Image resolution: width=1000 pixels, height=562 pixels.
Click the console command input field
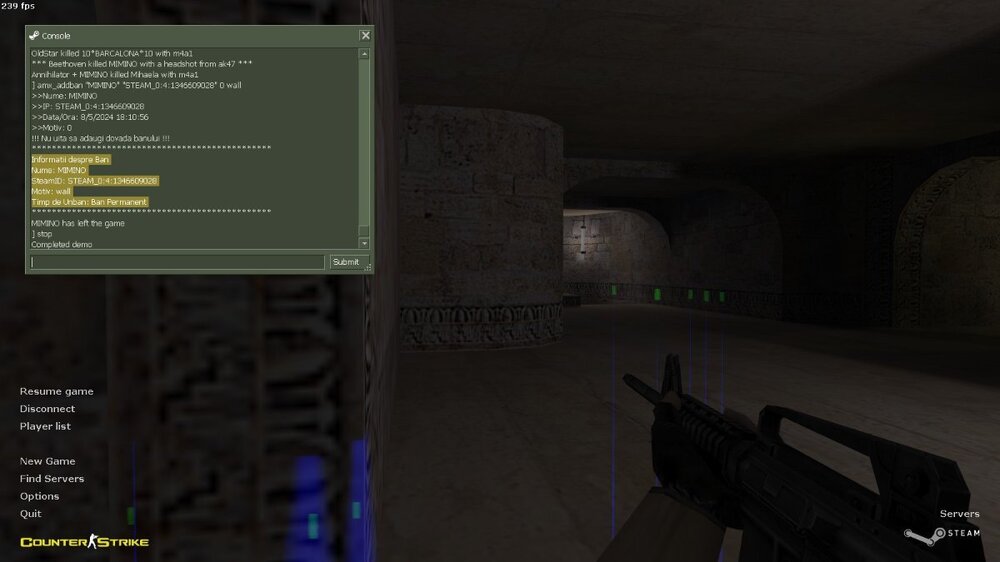[x=178, y=262]
